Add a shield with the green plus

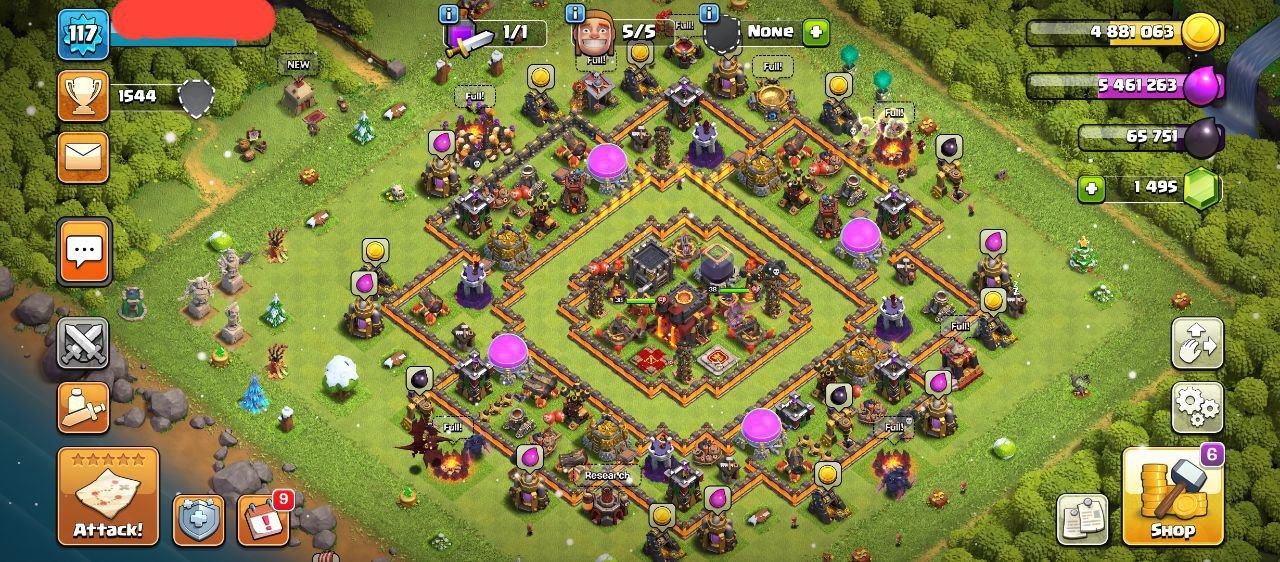pos(816,32)
